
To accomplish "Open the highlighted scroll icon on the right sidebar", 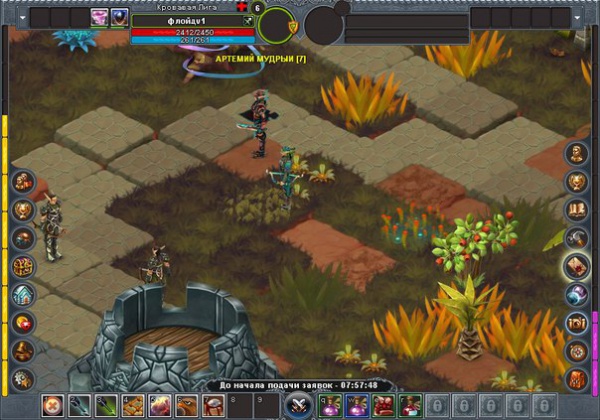I will coord(577,266).
